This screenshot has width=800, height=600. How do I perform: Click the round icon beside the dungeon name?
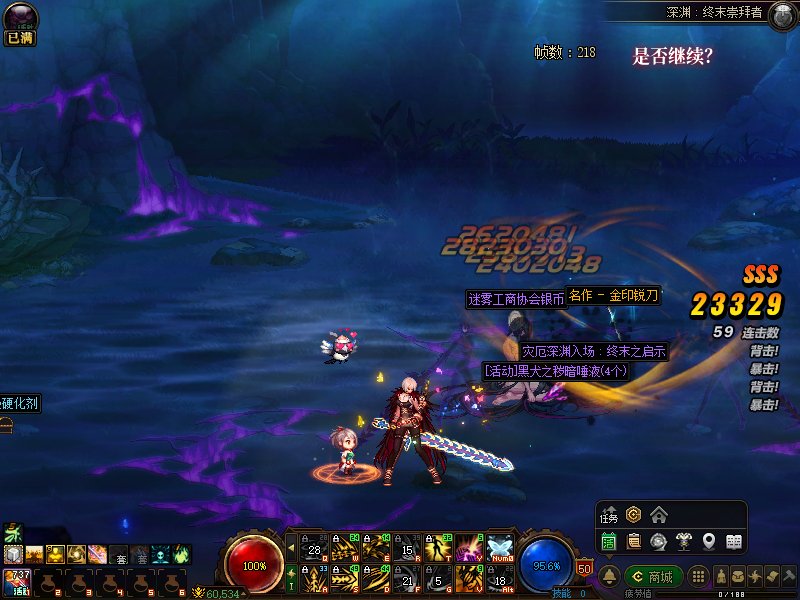click(x=782, y=13)
